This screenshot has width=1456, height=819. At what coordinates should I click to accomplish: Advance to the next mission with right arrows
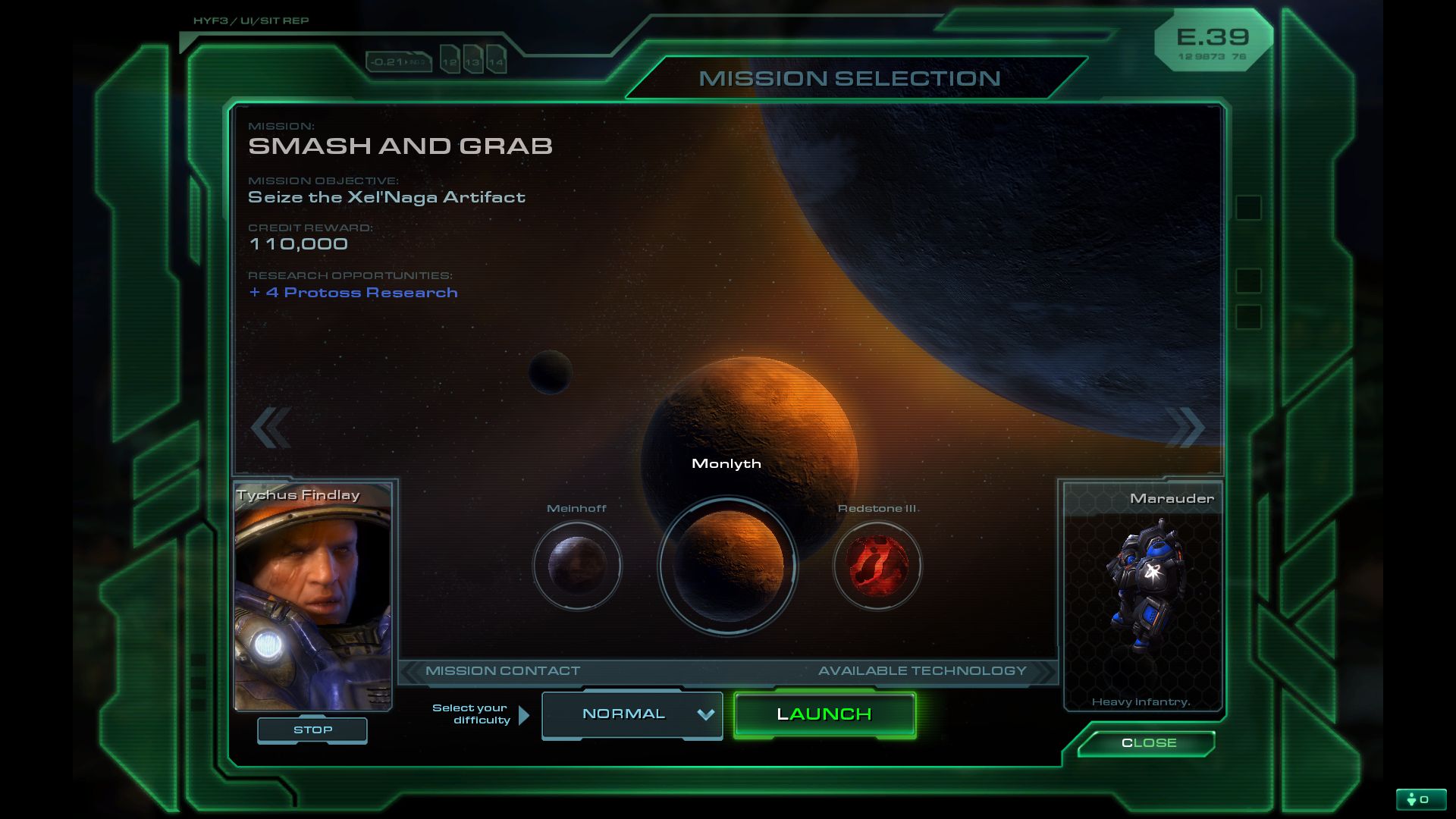[x=1185, y=428]
